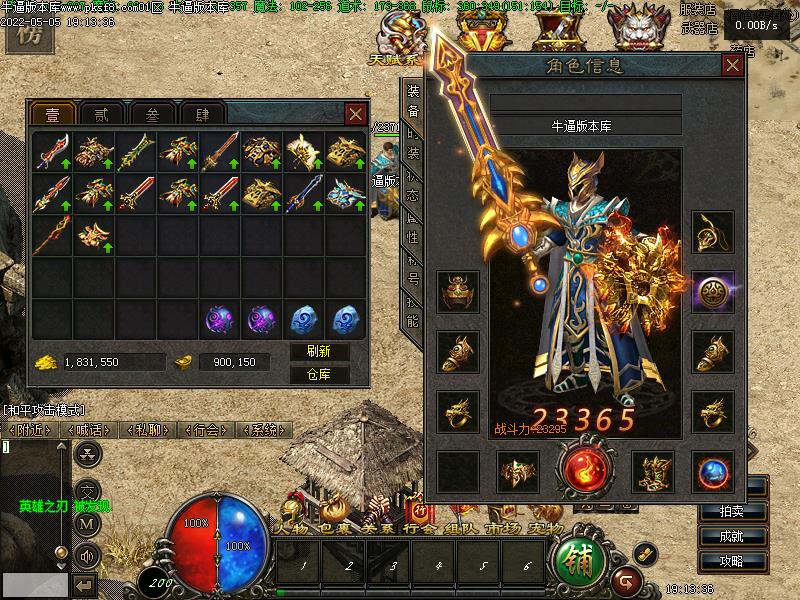Toggle sound with the speaker button
The image size is (800, 600).
tap(88, 554)
